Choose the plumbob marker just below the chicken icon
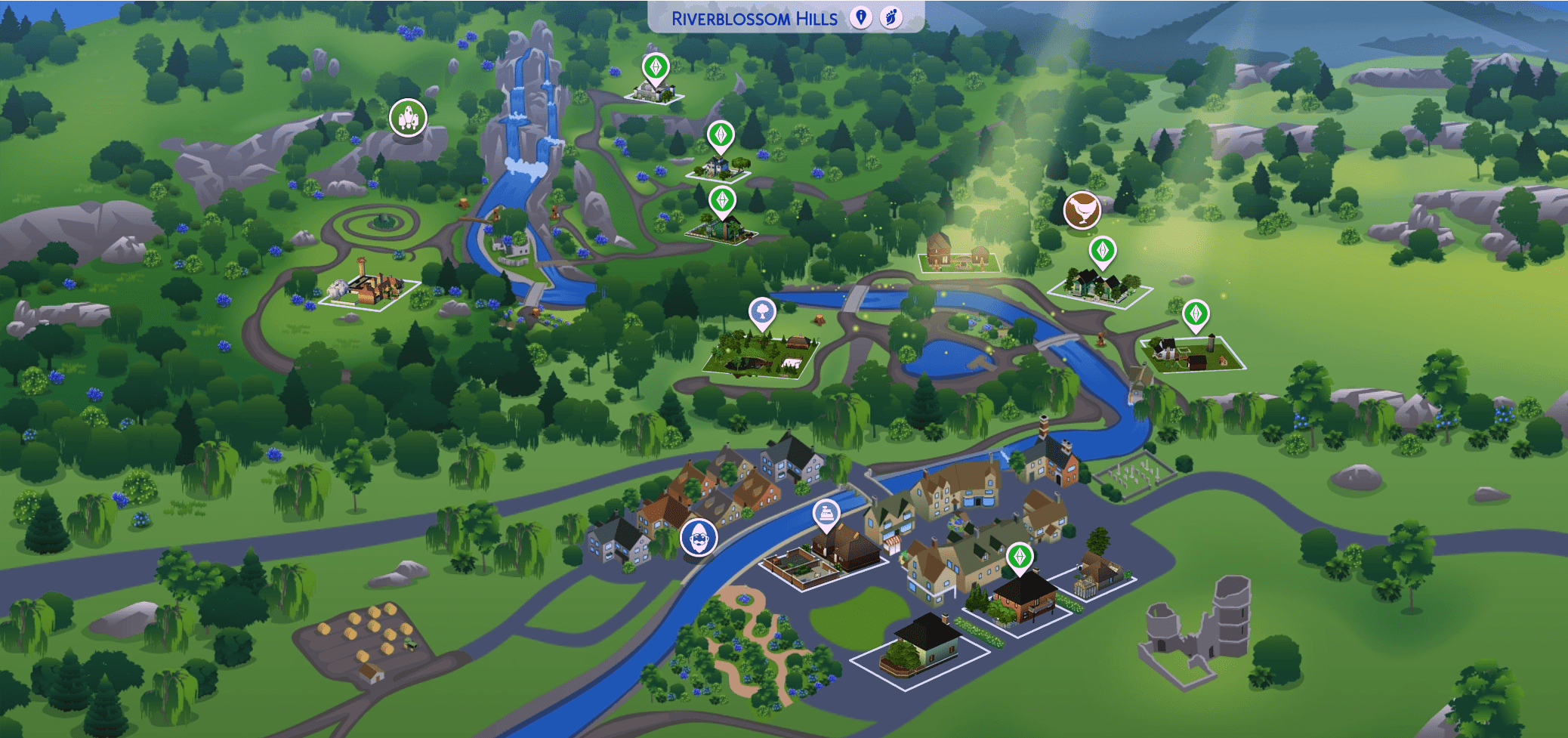1568x738 pixels. pyautogui.click(x=1103, y=250)
